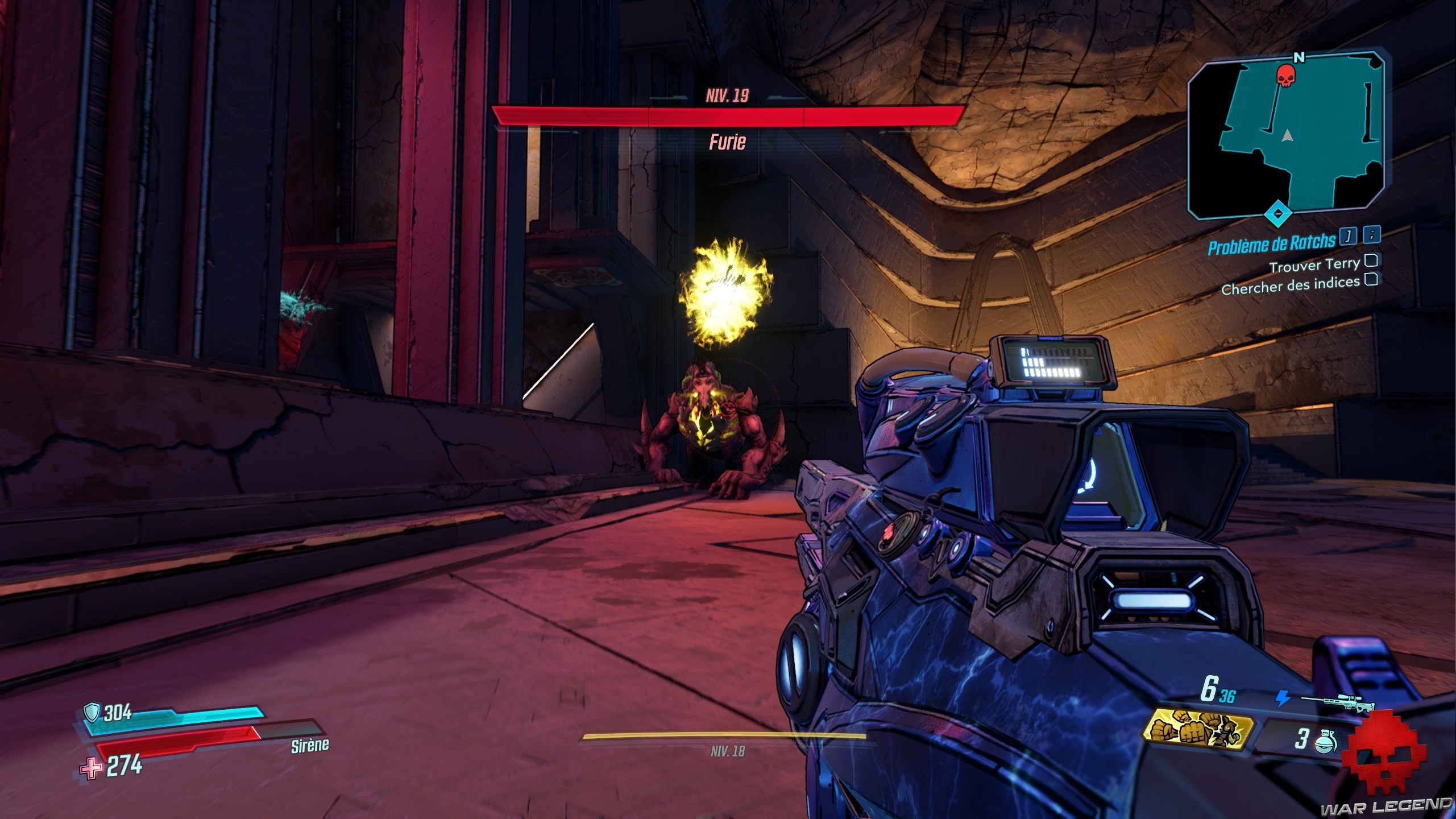Toggle the Trouver Terry objective checkbox
Image resolution: width=1456 pixels, height=819 pixels.
click(x=1371, y=260)
